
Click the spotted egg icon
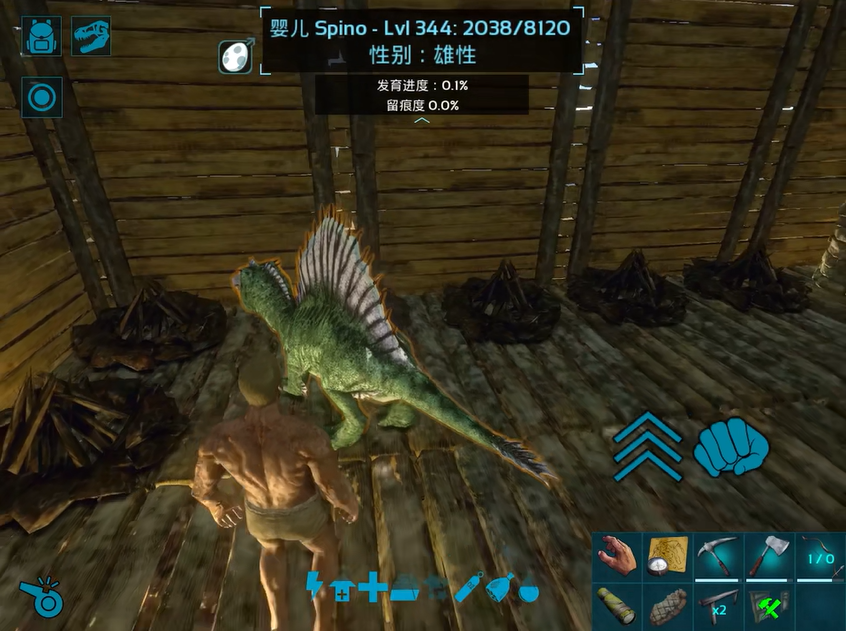(236, 56)
